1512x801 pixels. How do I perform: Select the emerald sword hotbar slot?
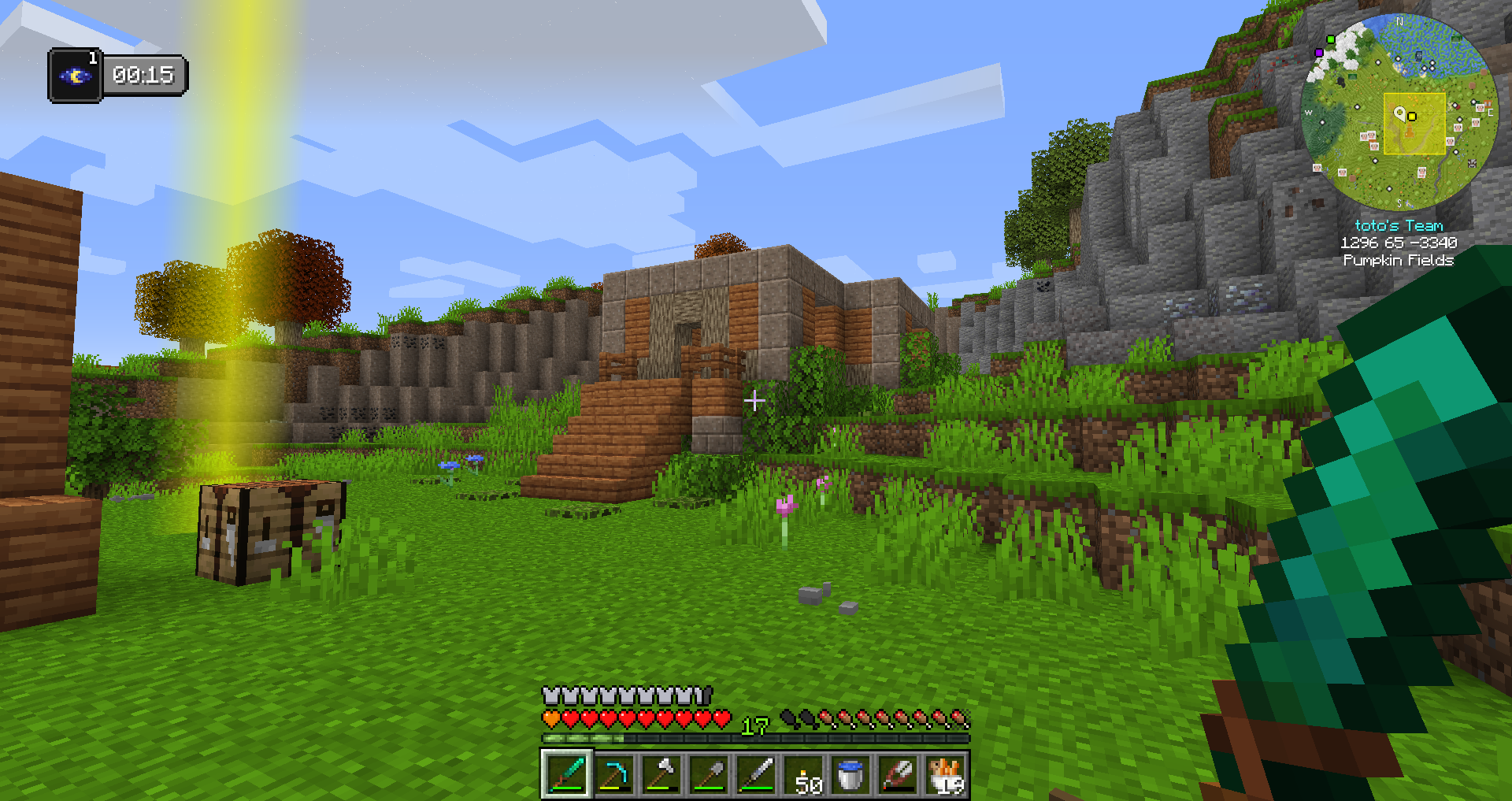pos(566,775)
